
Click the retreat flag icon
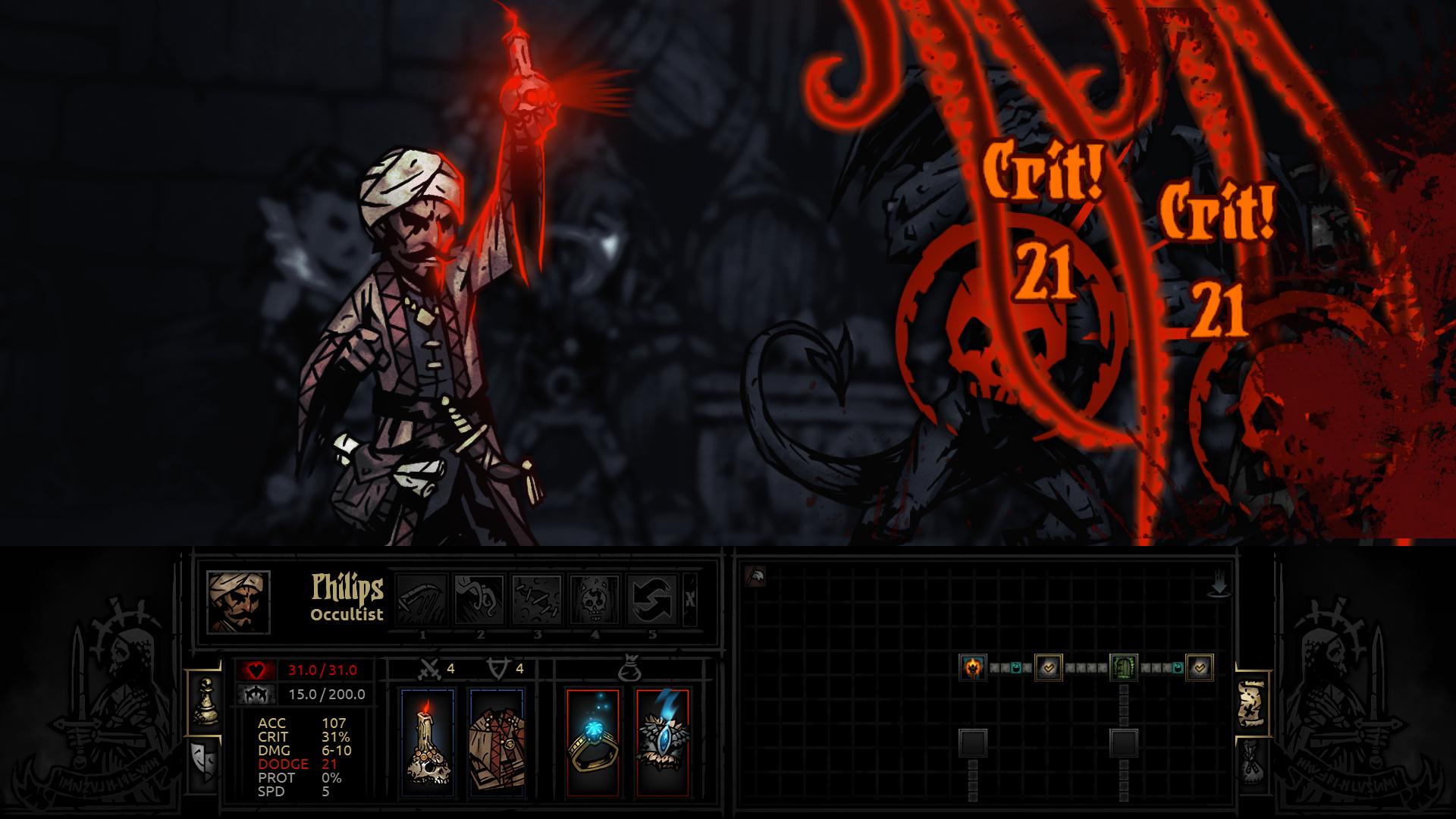coord(755,576)
